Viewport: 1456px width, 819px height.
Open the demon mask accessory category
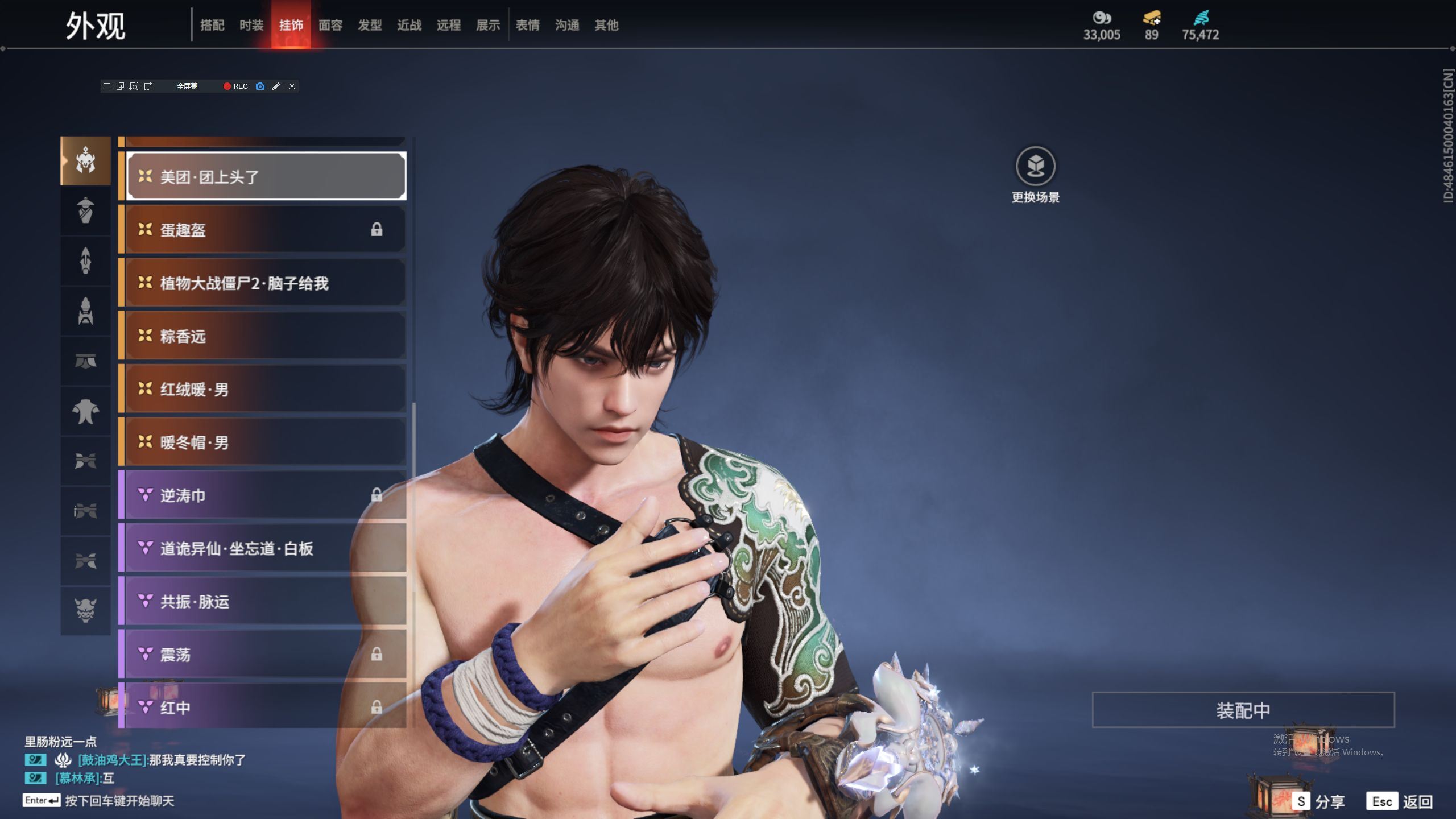click(85, 610)
